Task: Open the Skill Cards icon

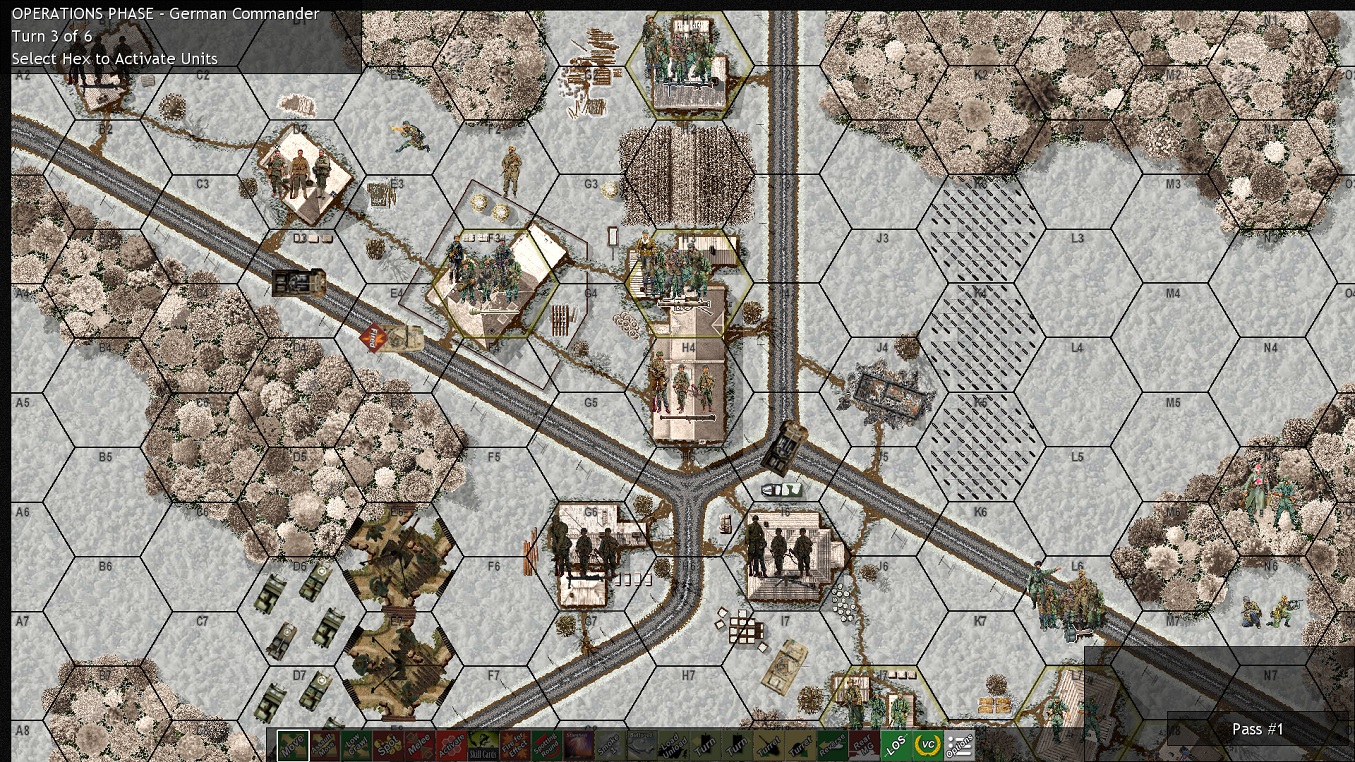Action: (484, 744)
